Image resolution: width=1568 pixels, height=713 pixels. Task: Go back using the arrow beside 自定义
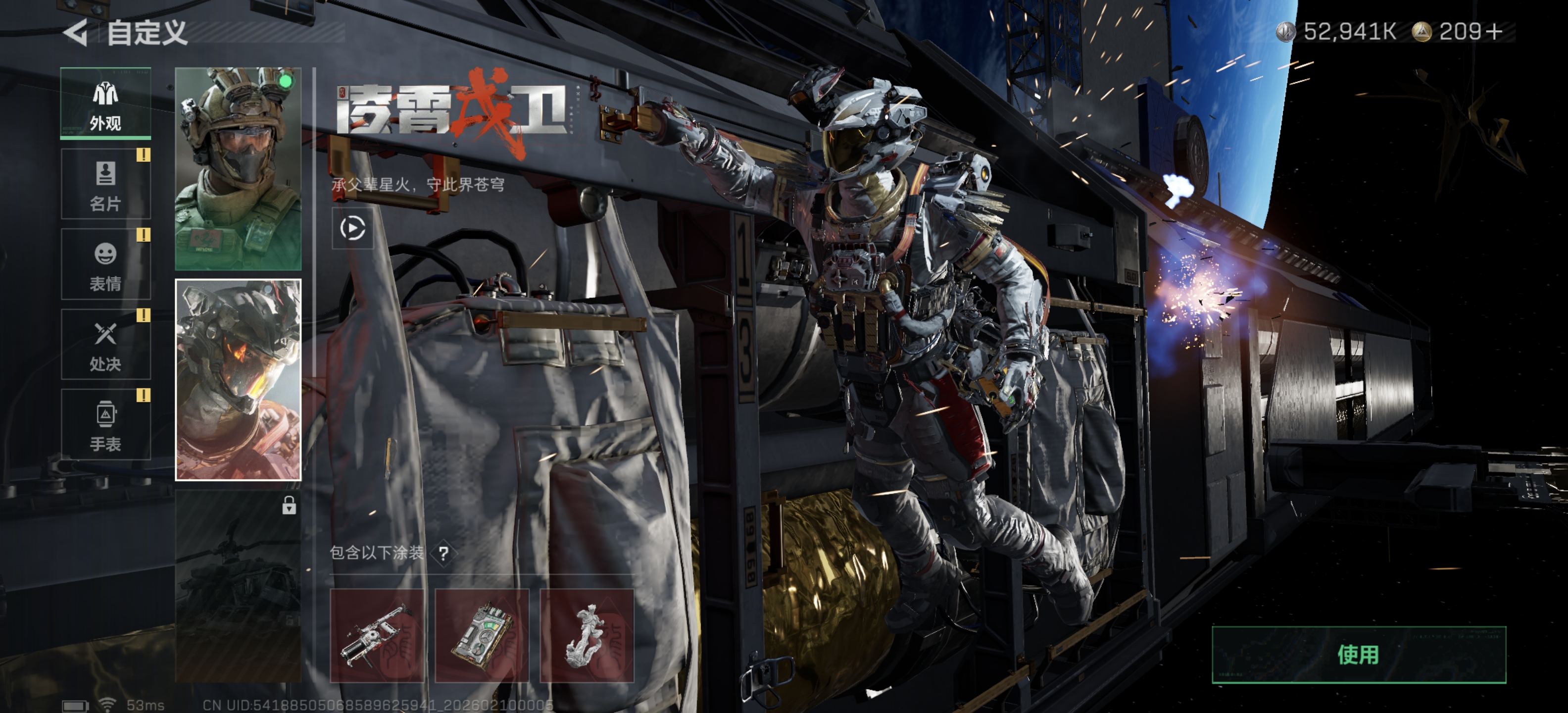76,32
